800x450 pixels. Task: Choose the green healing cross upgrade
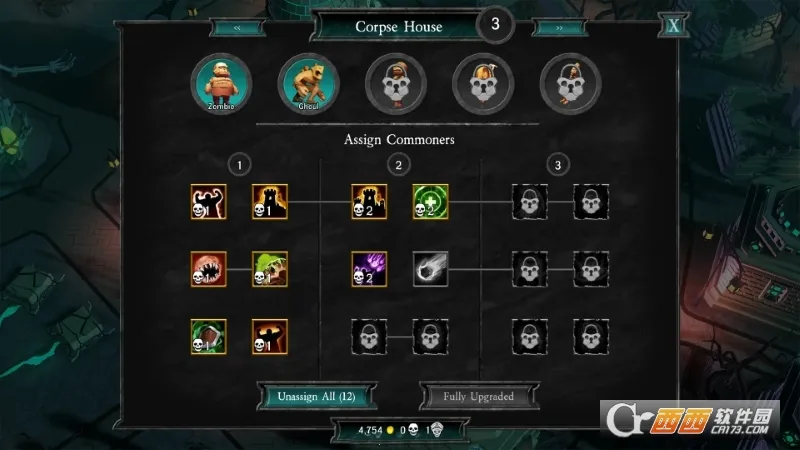(x=430, y=202)
